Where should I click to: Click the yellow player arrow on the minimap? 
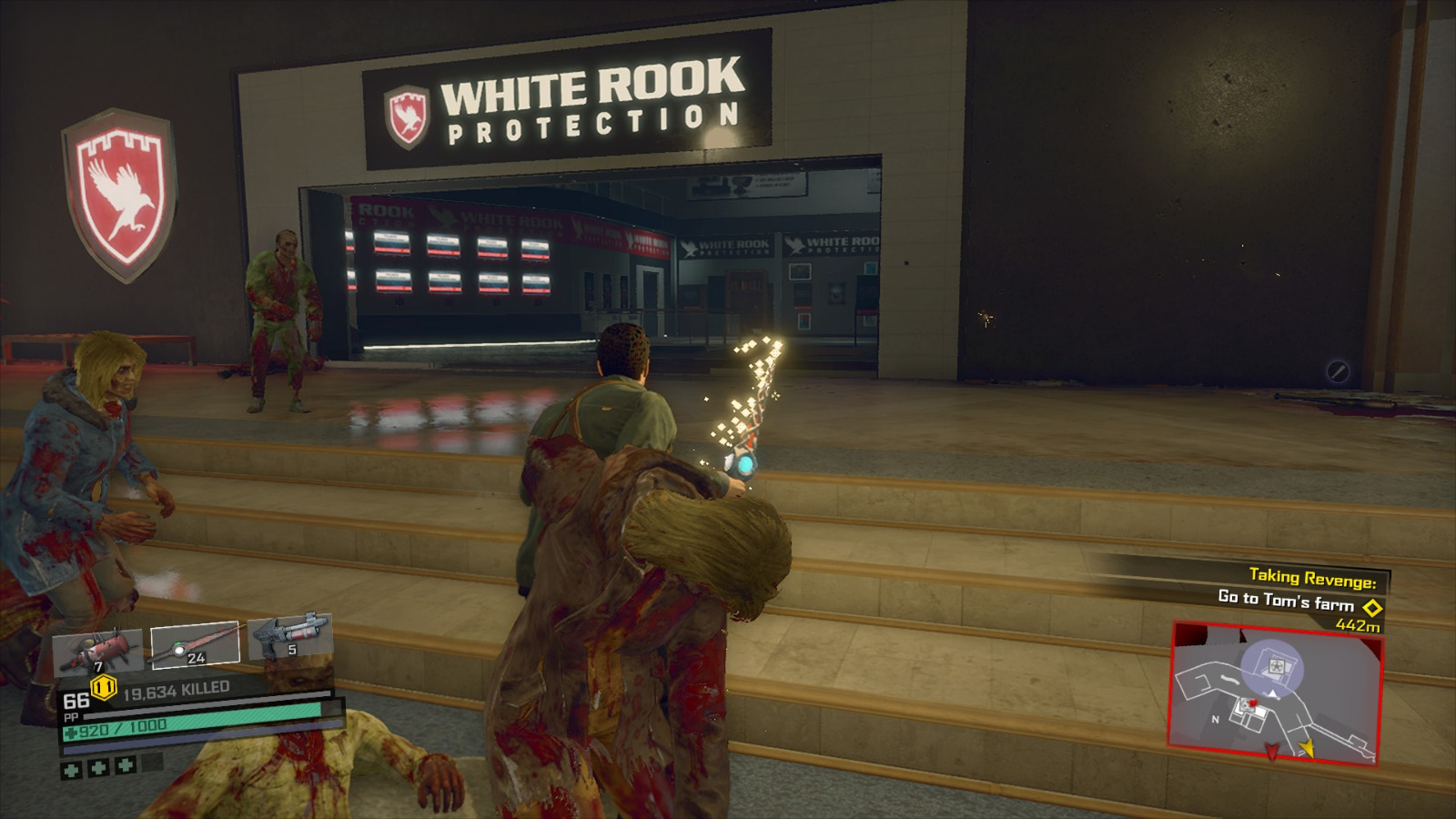(x=1309, y=750)
